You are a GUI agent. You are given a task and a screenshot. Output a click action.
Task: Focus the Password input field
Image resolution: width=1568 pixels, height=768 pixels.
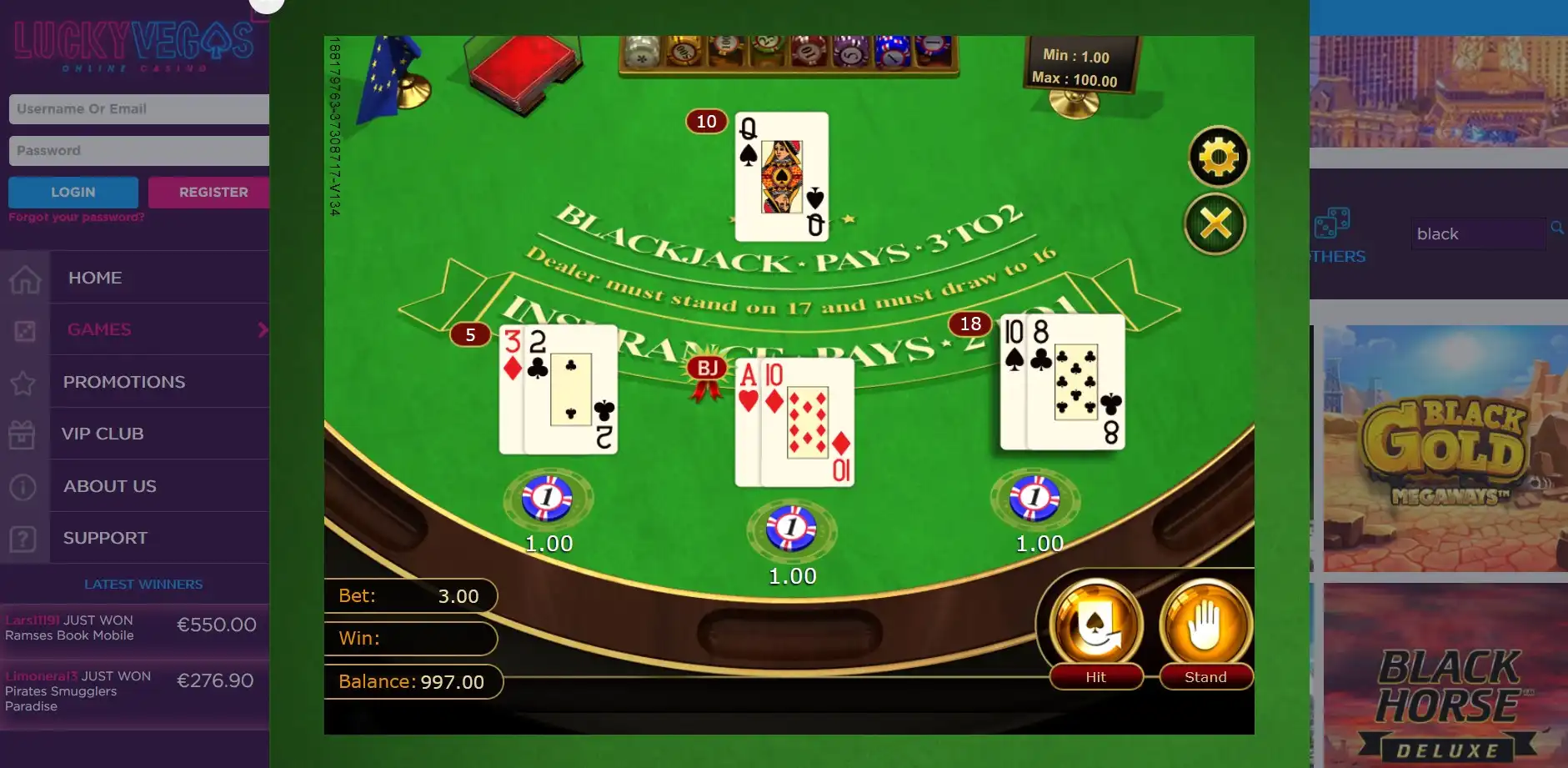138,151
